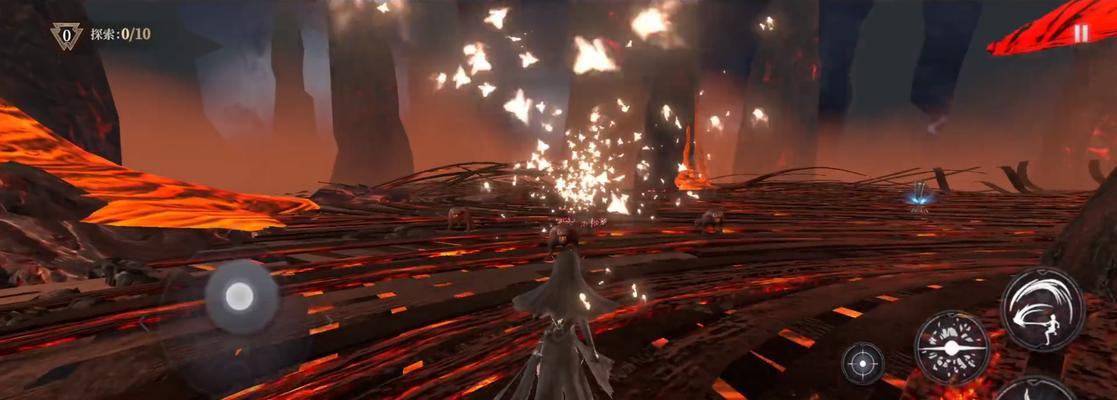
Task: Open the triangular emblem showing 0
Action: point(67,36)
